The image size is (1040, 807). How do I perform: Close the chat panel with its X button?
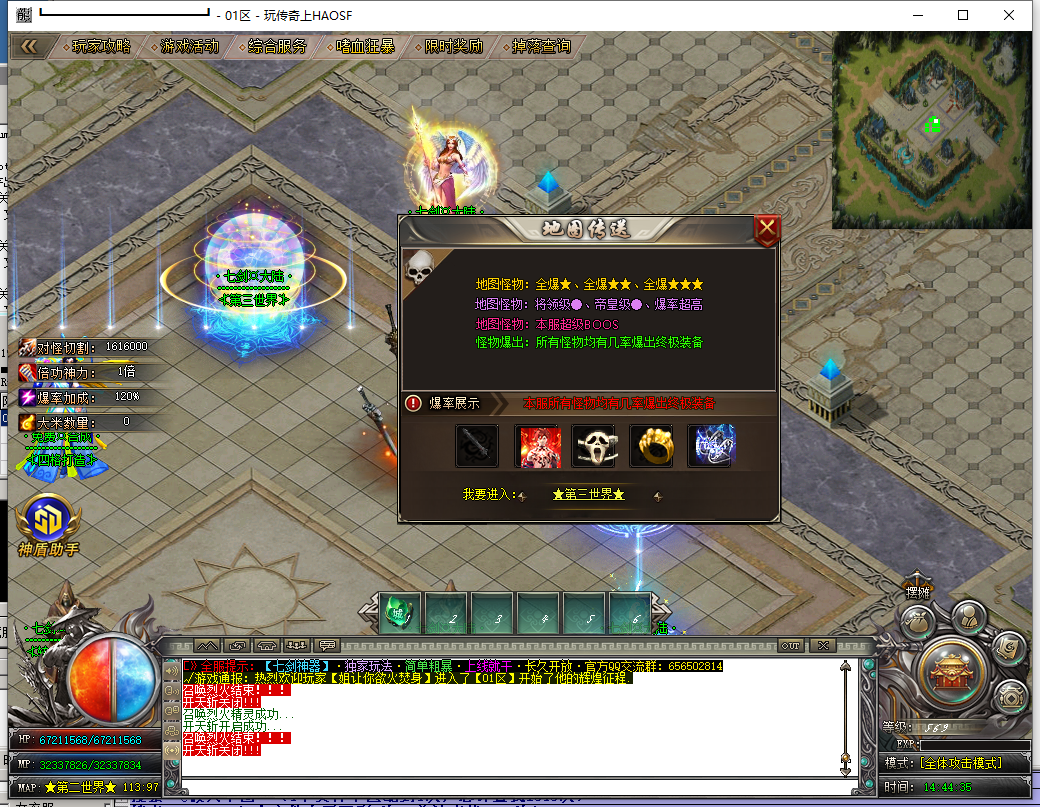click(823, 645)
